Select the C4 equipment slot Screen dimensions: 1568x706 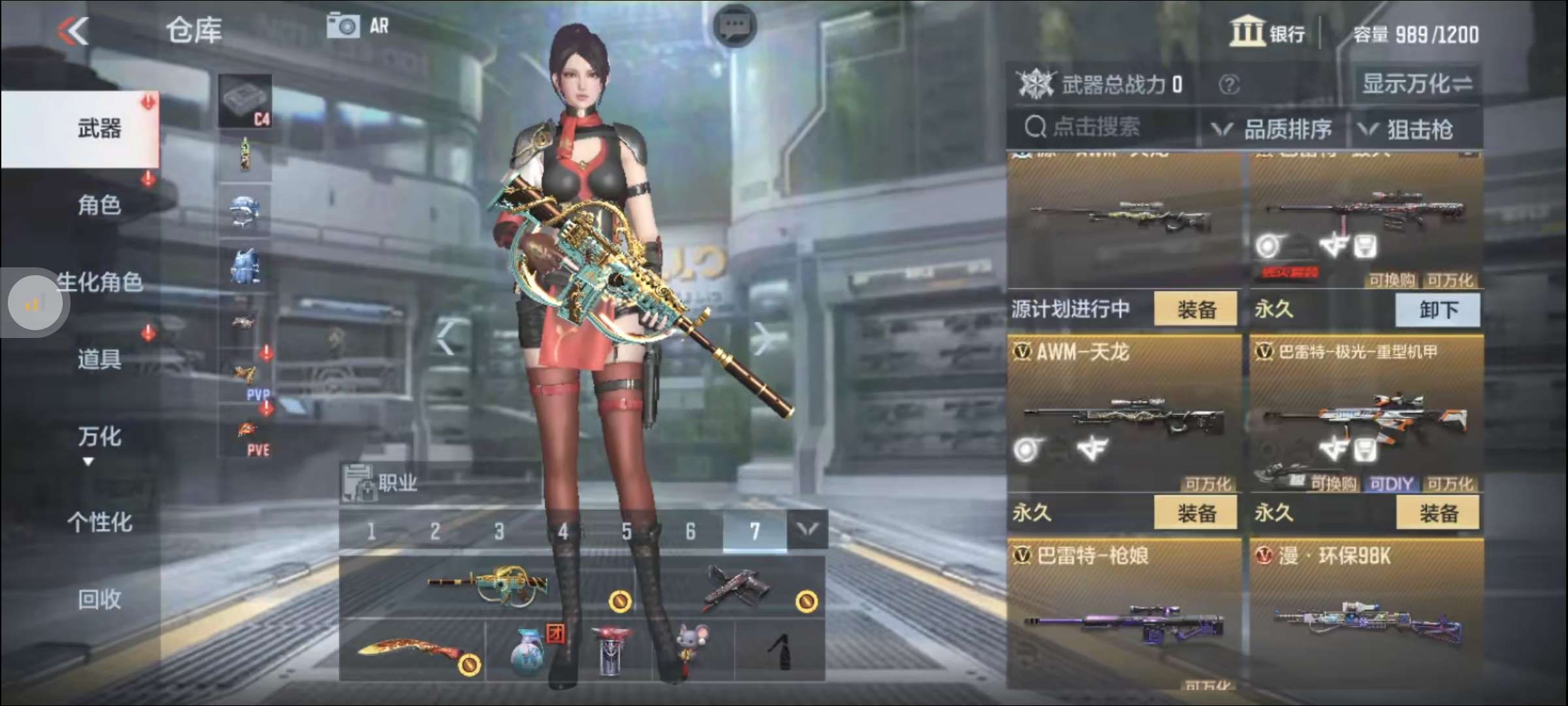[x=246, y=98]
